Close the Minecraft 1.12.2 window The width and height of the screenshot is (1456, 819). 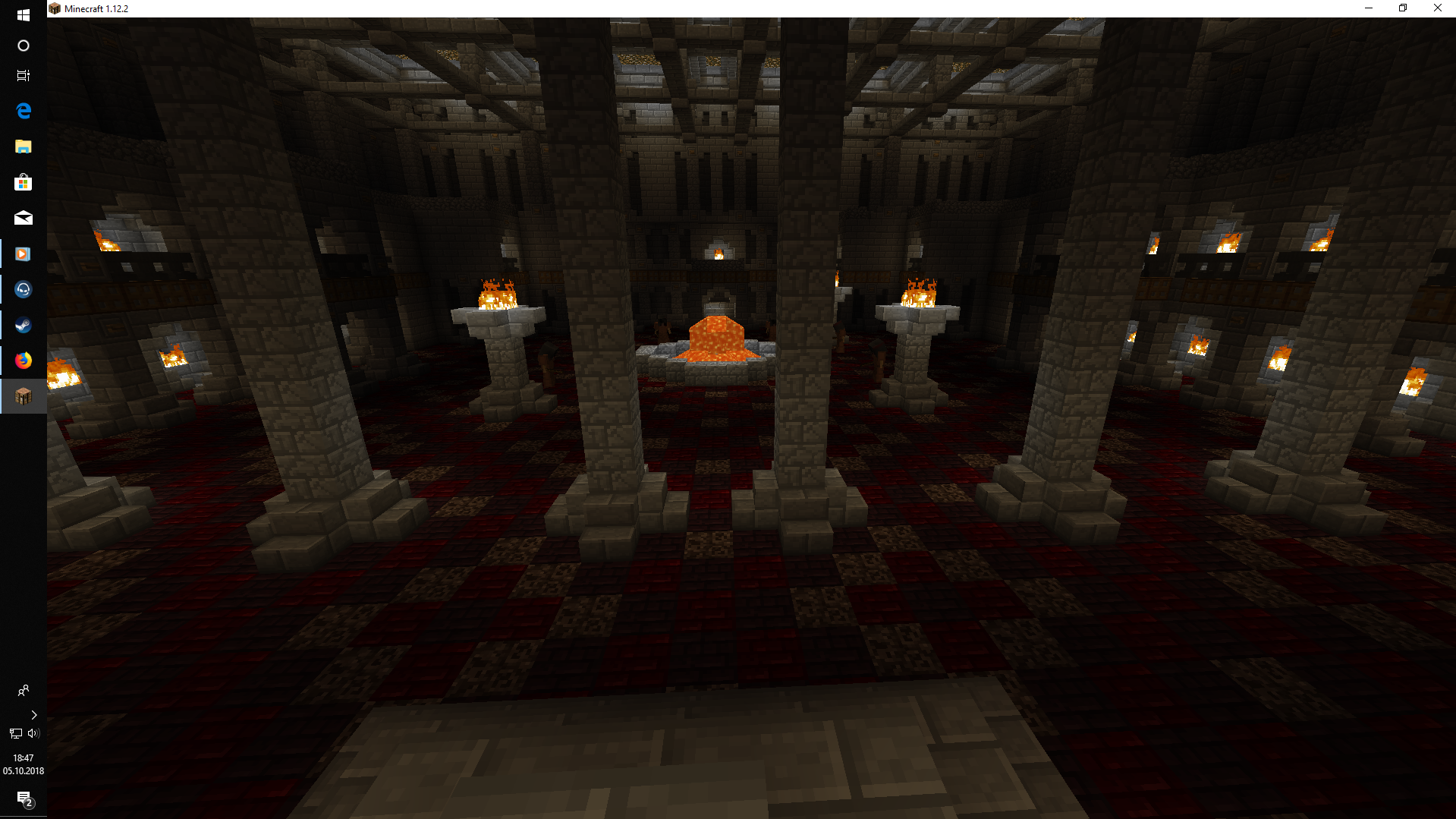point(1437,8)
